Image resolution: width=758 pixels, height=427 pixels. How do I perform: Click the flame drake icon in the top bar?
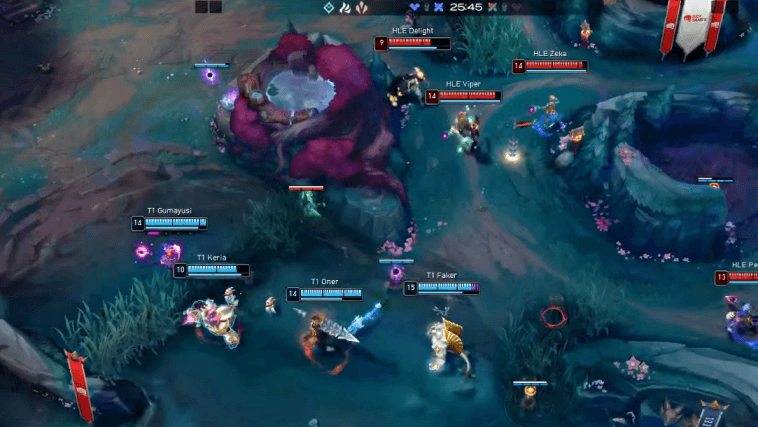coord(345,7)
